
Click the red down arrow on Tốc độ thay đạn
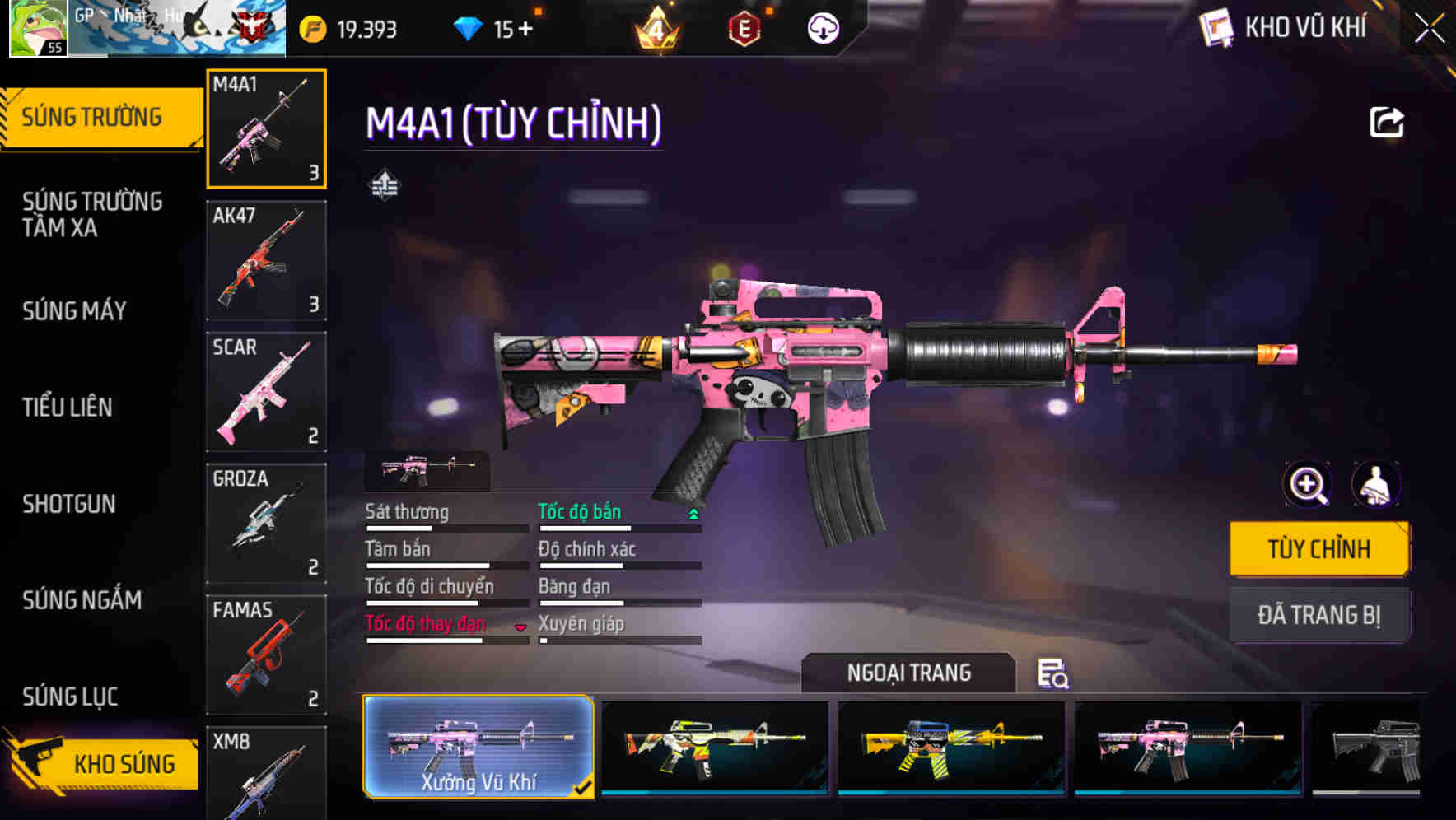521,627
